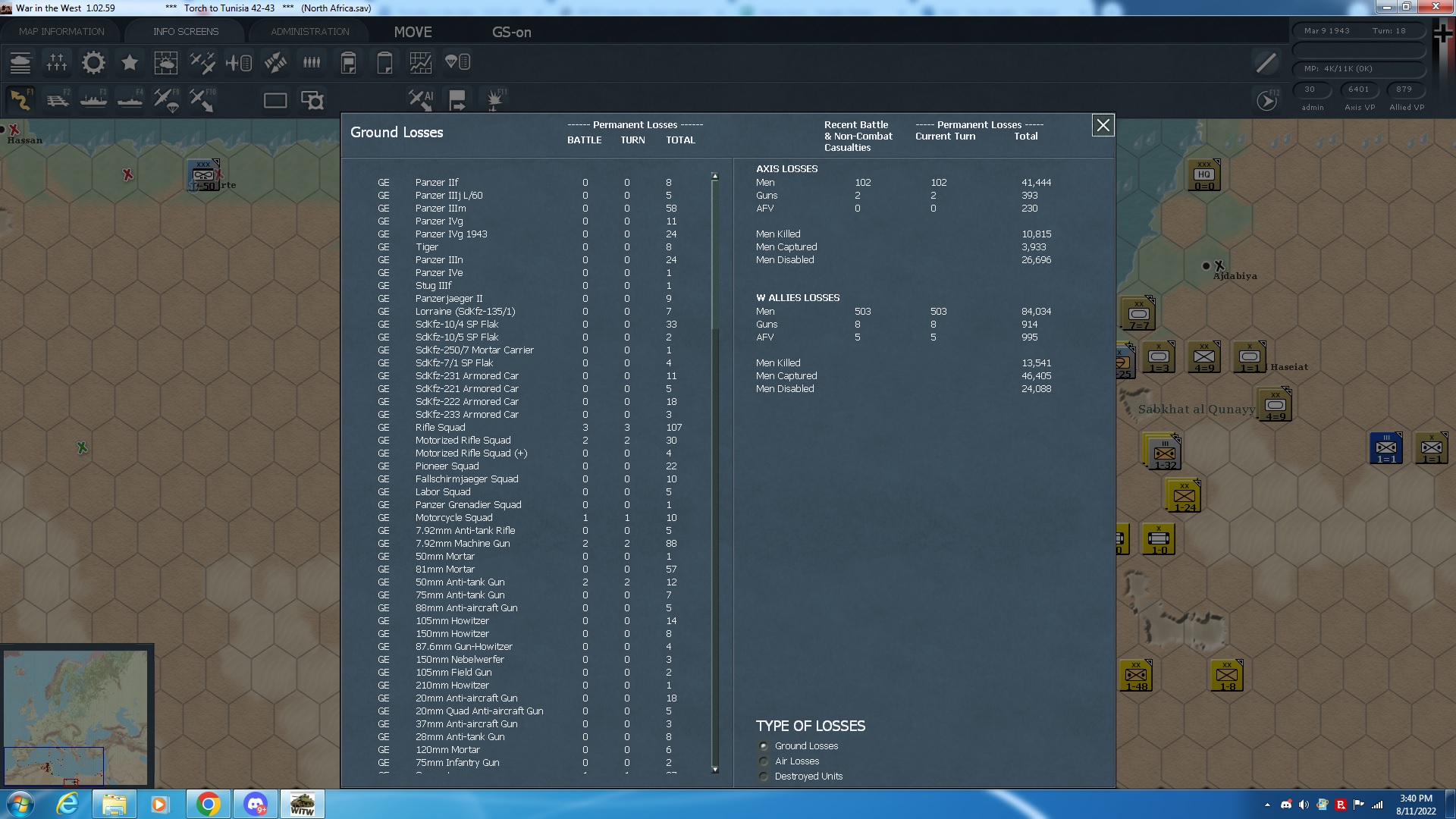Select the game preferences gear icon
Image resolution: width=1456 pixels, height=819 pixels.
[93, 63]
